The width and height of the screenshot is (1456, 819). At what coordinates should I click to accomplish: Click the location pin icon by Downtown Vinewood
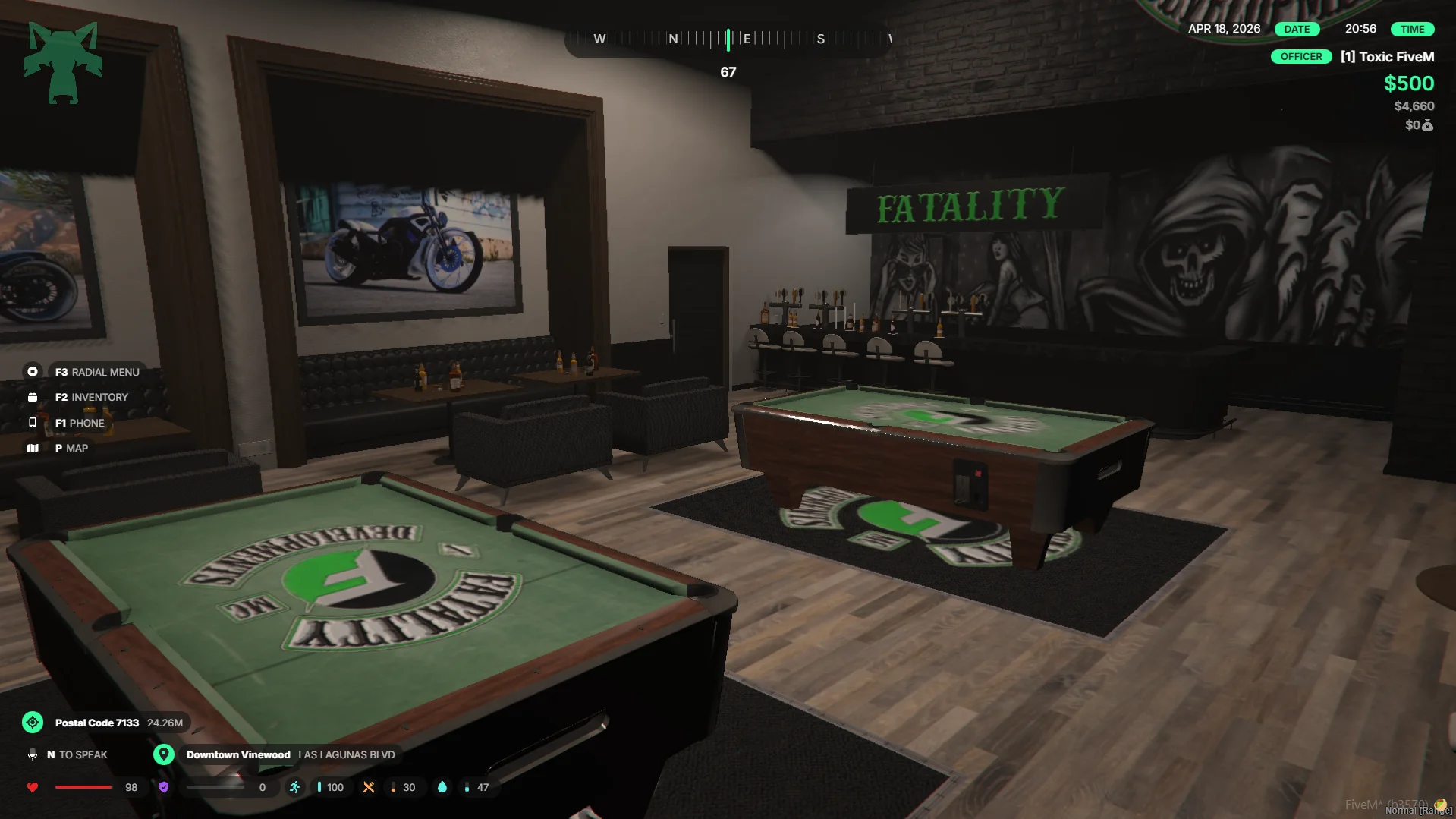[x=164, y=754]
